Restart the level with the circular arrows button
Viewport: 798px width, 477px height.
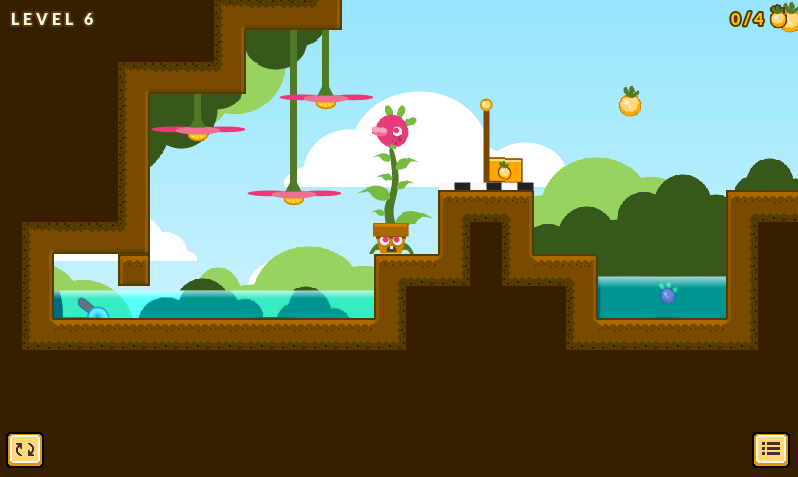25,450
